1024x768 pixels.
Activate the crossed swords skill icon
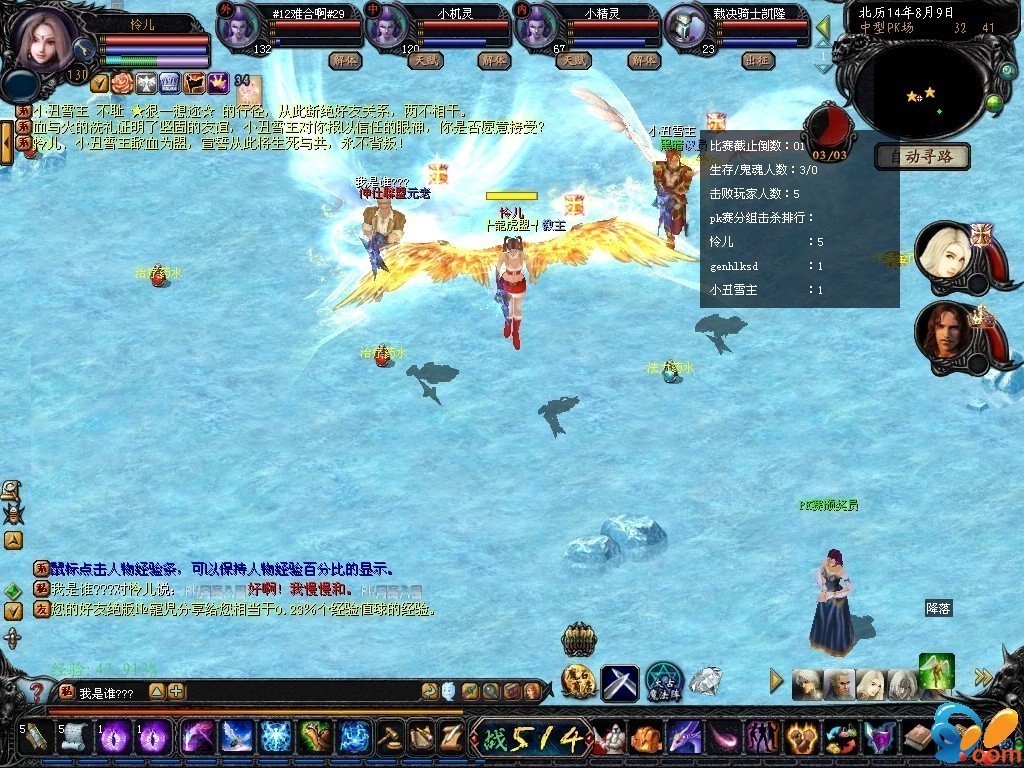click(619, 682)
